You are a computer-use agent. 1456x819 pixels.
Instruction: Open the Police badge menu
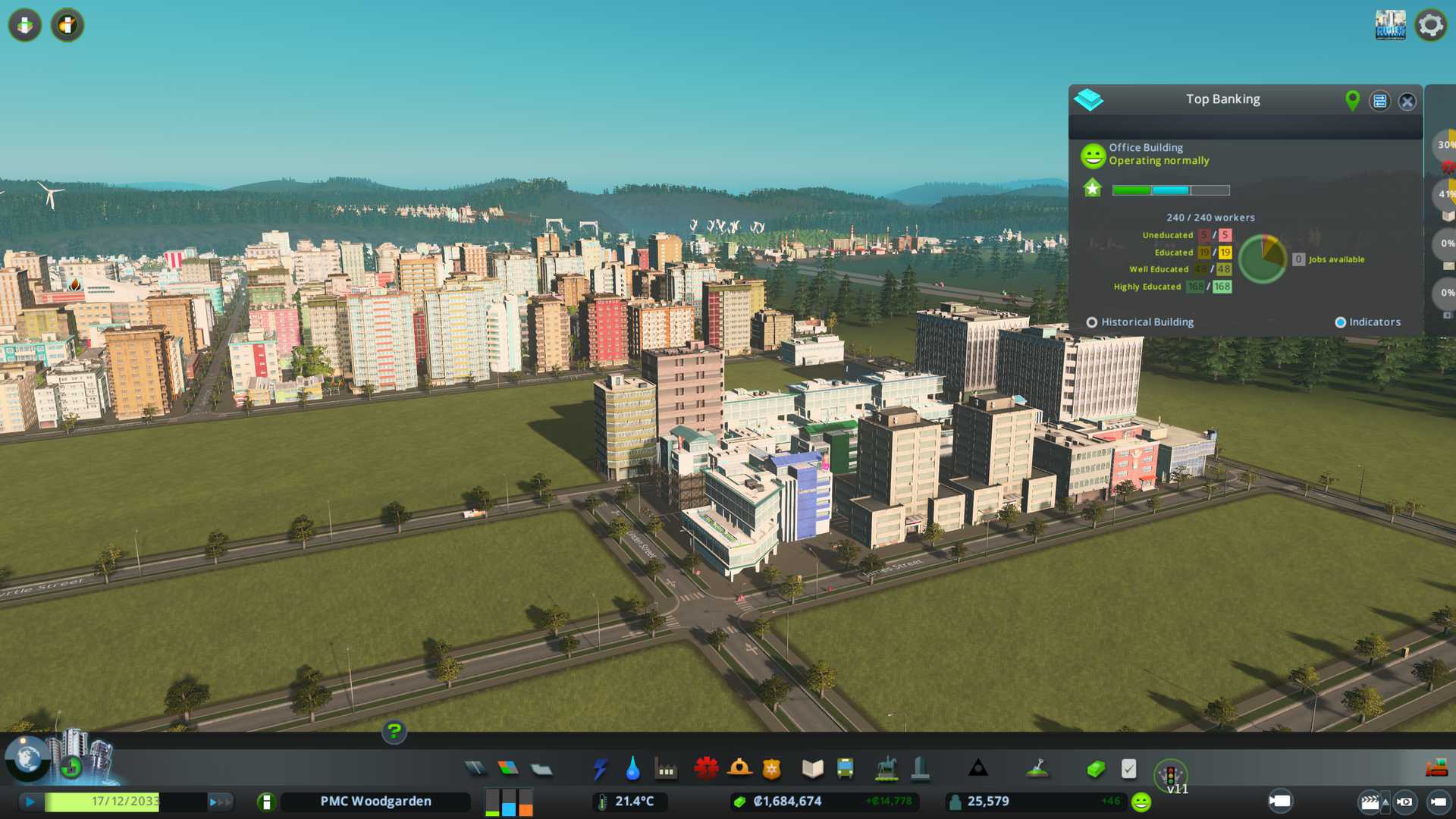click(x=772, y=769)
